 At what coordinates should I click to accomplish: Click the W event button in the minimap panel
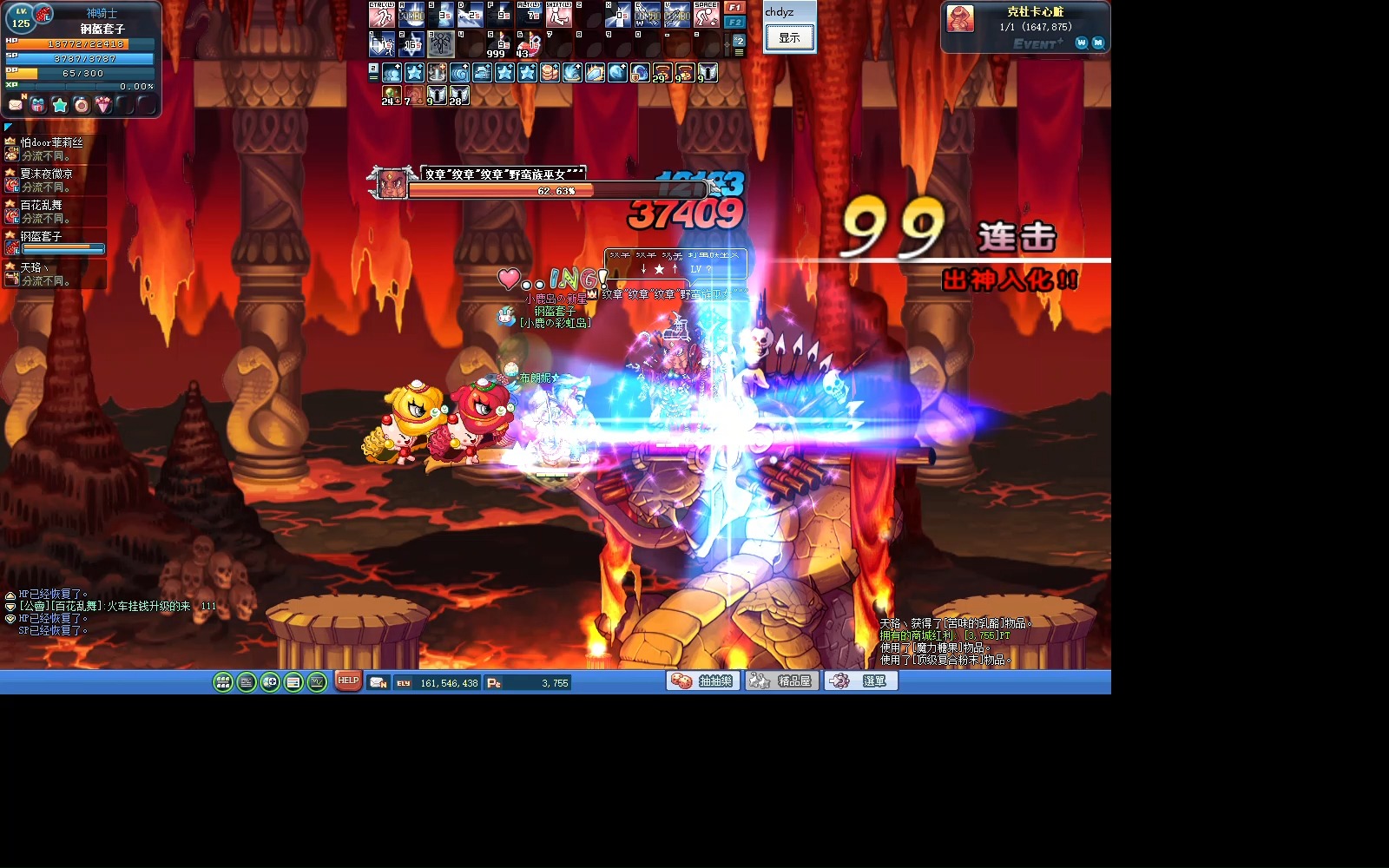(1082, 43)
